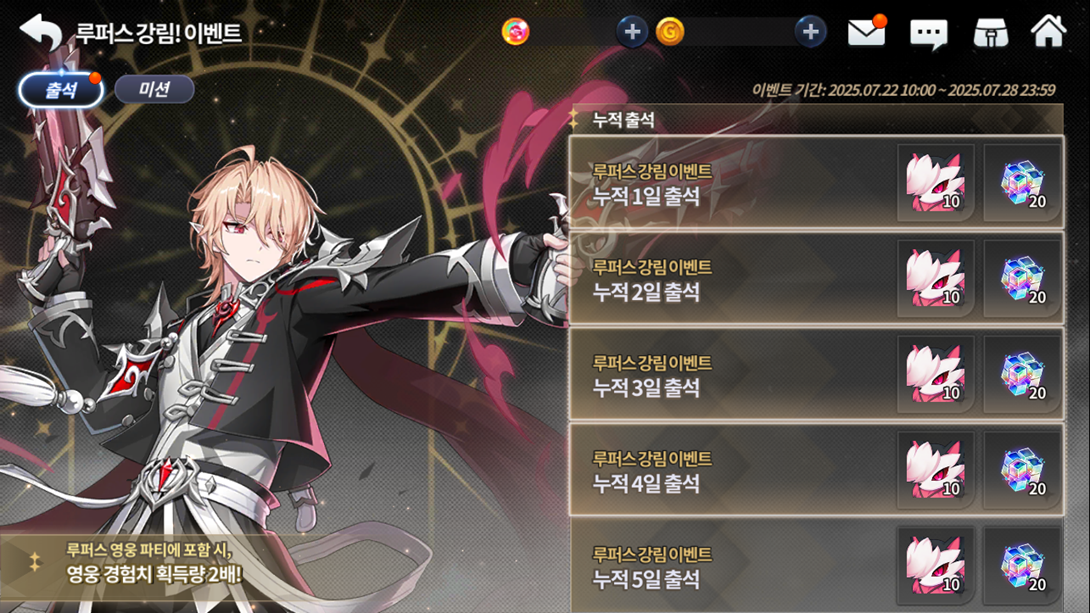Open the chat speech bubble
The height and width of the screenshot is (613, 1090).
click(928, 33)
